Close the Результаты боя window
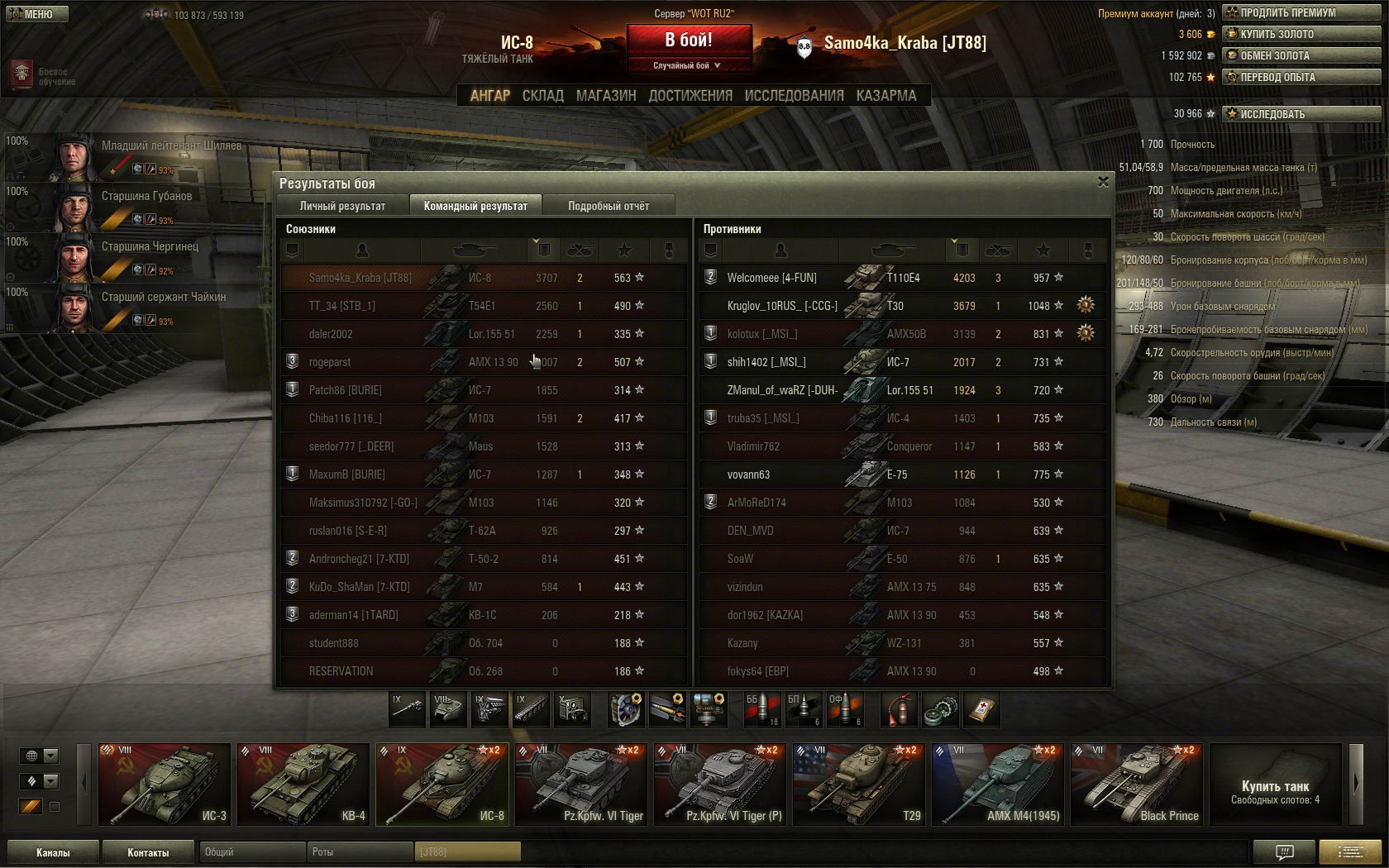Image resolution: width=1389 pixels, height=868 pixels. tap(1103, 182)
